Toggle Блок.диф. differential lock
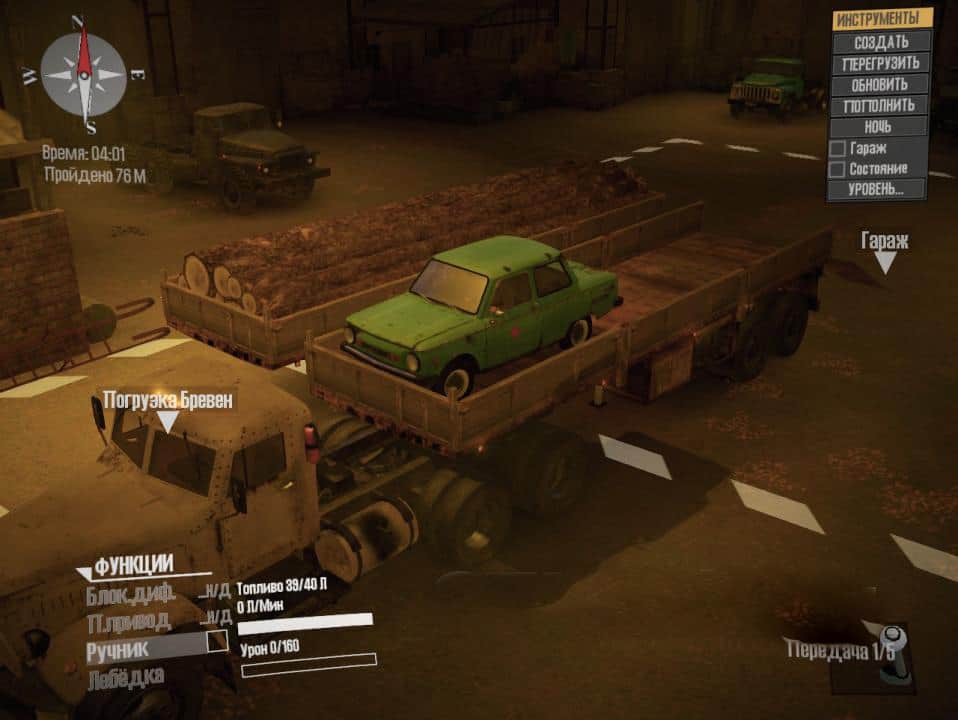958x720 pixels. coord(130,593)
